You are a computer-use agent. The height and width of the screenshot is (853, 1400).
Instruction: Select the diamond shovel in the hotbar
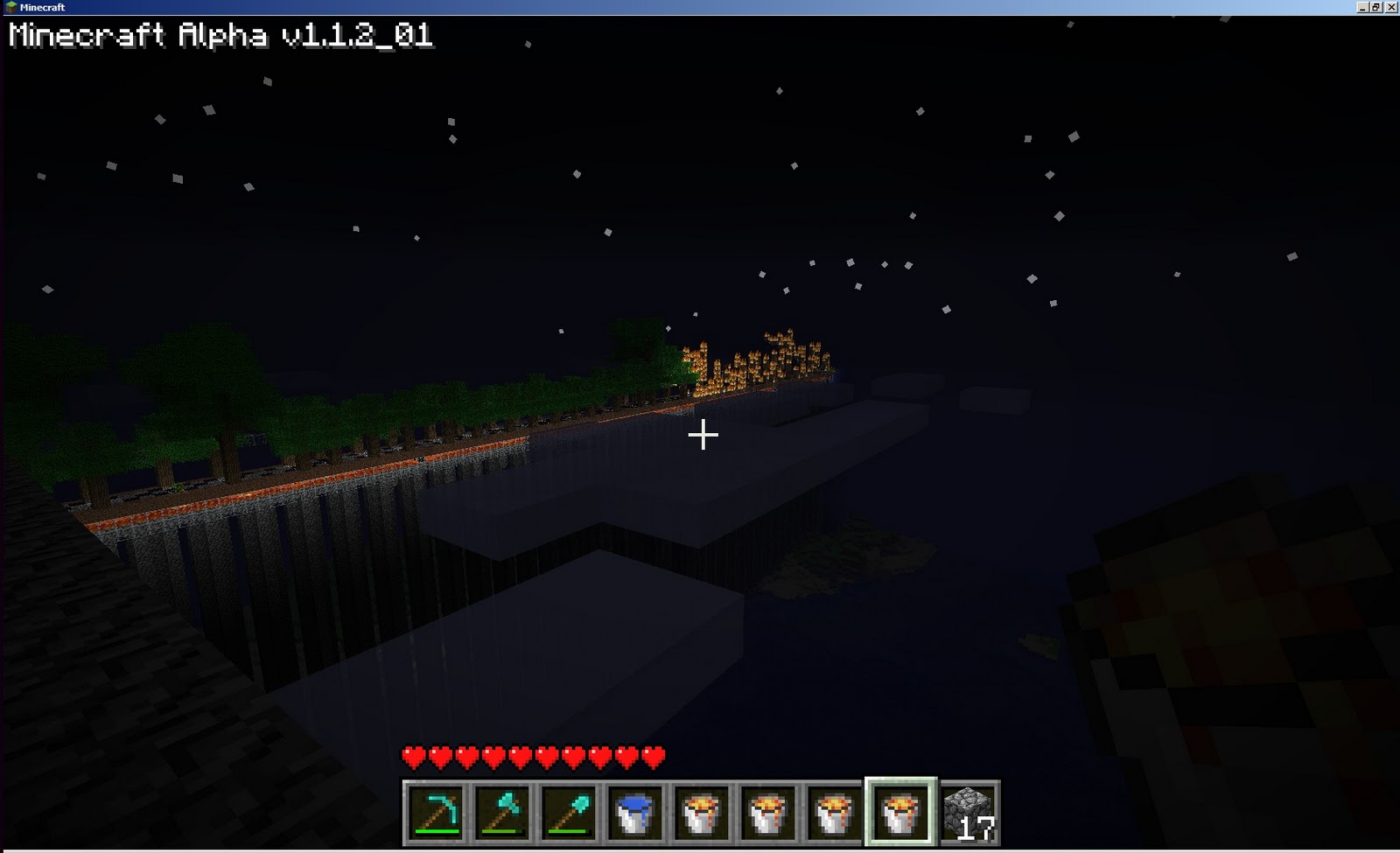pos(570,814)
